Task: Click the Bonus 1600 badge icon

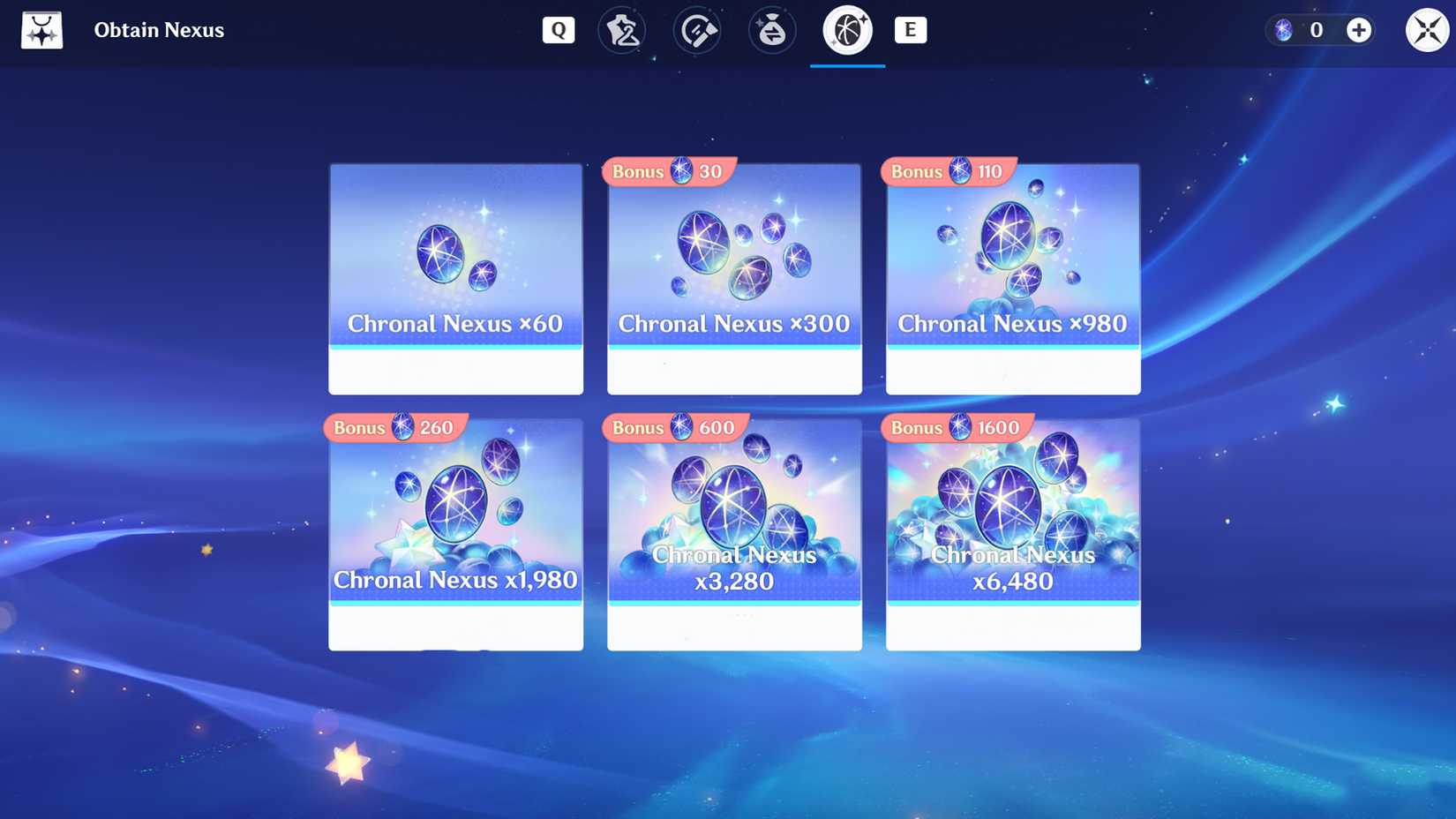Action: [955, 427]
